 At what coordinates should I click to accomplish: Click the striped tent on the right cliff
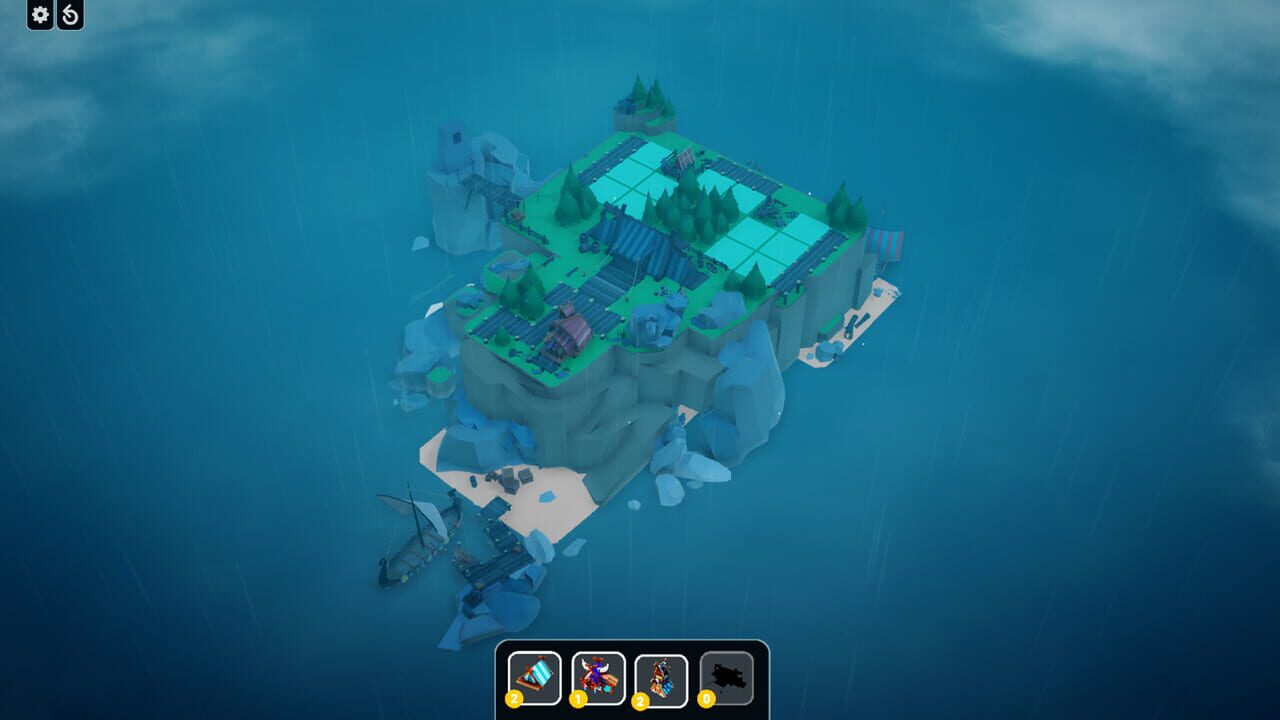[885, 244]
